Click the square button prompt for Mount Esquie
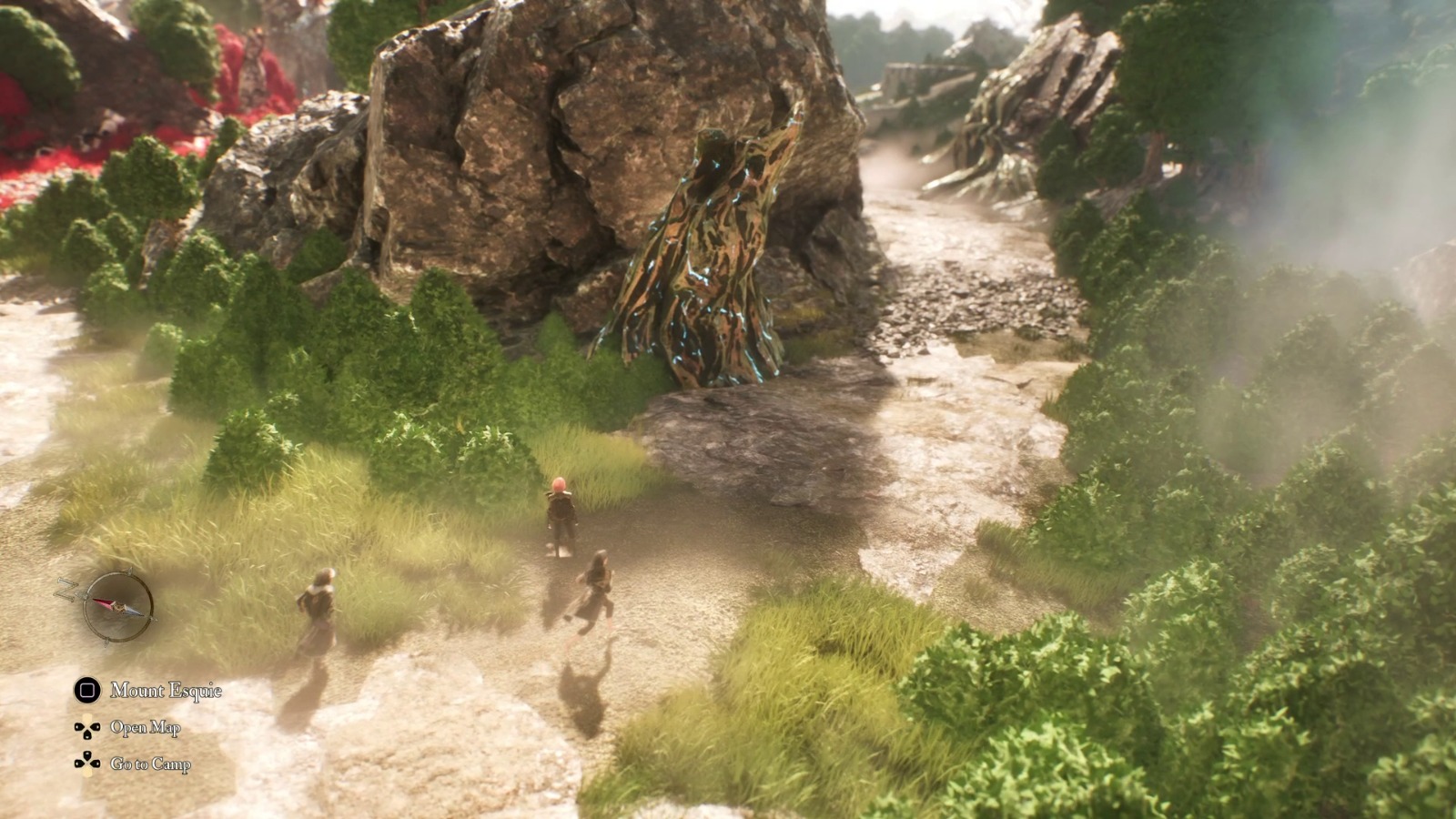 (86, 690)
